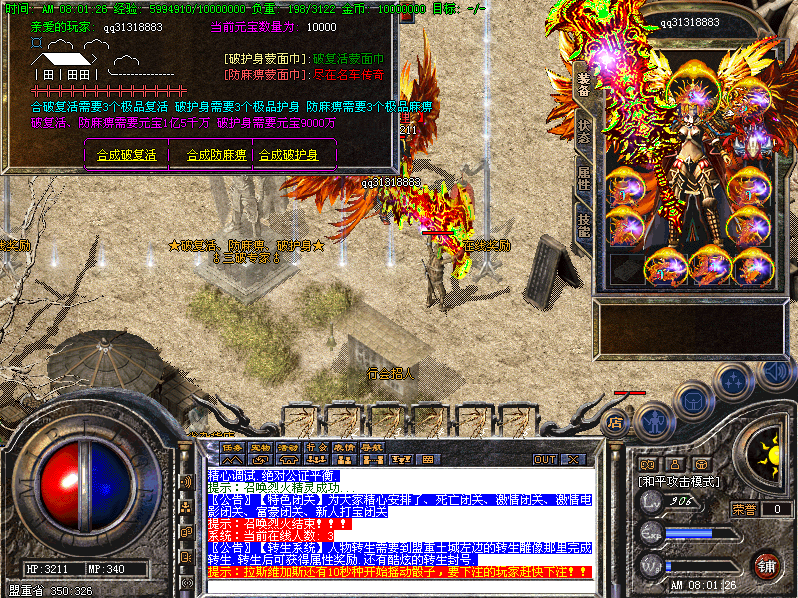The image size is (798, 598).
Task: Choose the 合成破复活 synthesis option
Action: click(x=126, y=155)
